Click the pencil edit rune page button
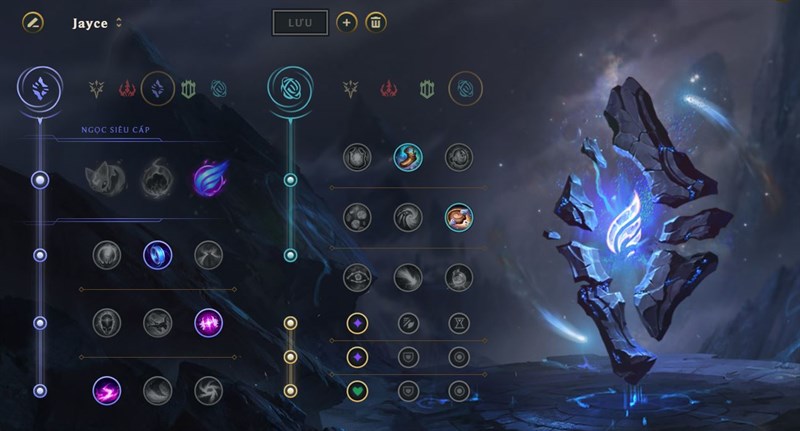 tap(33, 22)
